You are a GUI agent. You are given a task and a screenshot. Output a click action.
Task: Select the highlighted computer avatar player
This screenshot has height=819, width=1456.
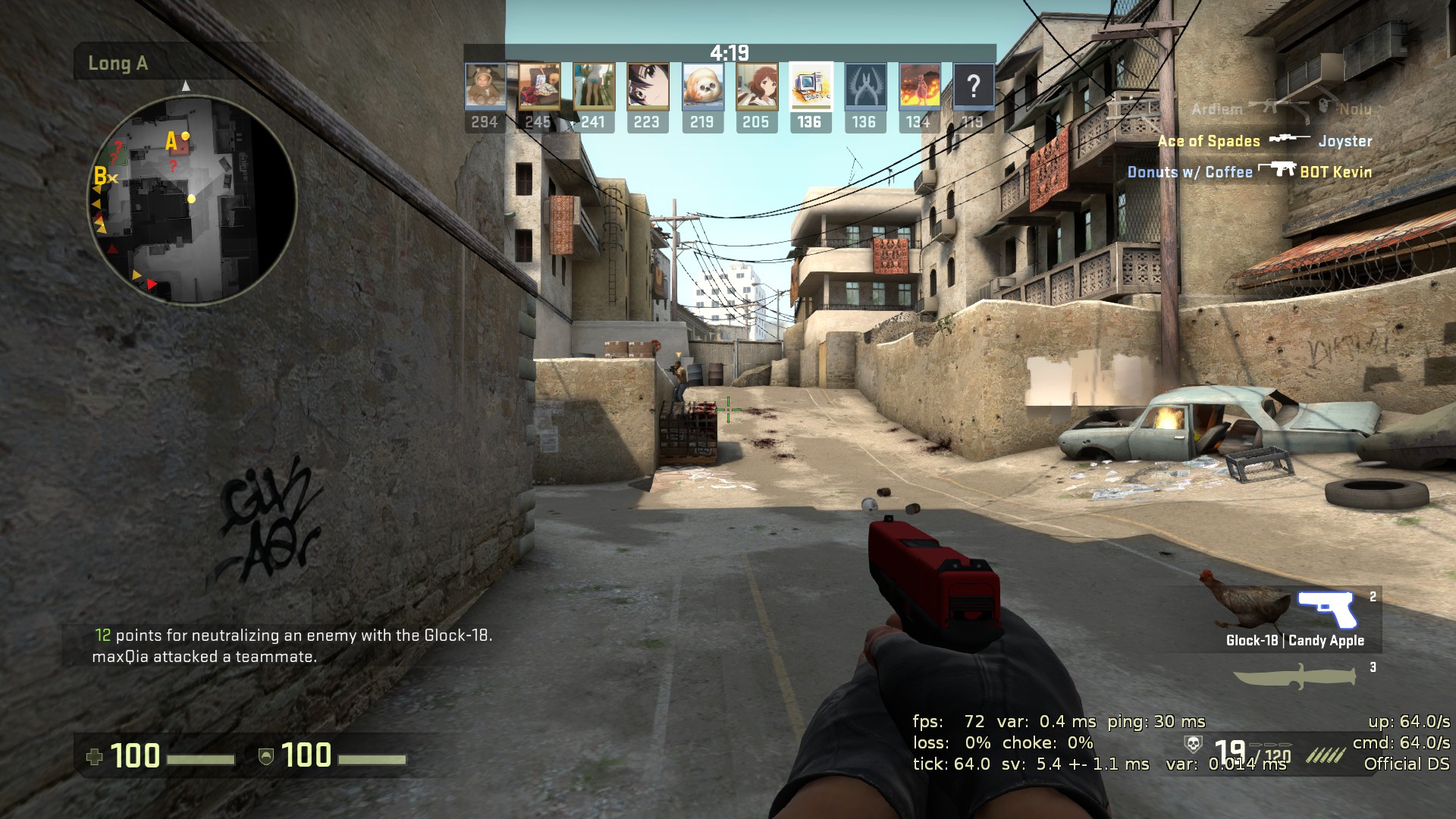810,86
